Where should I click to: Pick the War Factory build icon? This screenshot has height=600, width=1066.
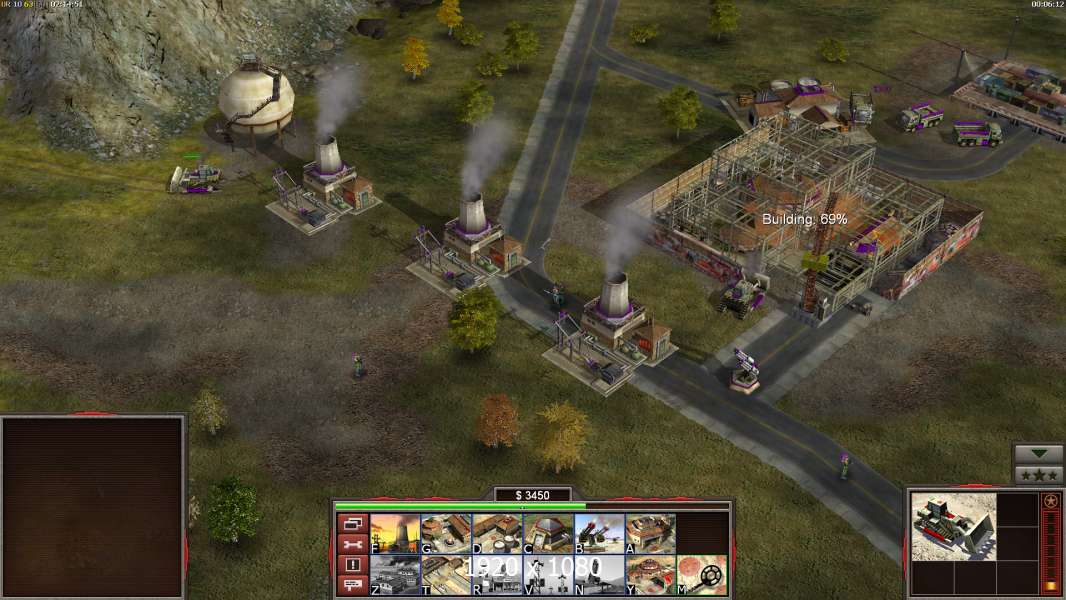pyautogui.click(x=650, y=534)
